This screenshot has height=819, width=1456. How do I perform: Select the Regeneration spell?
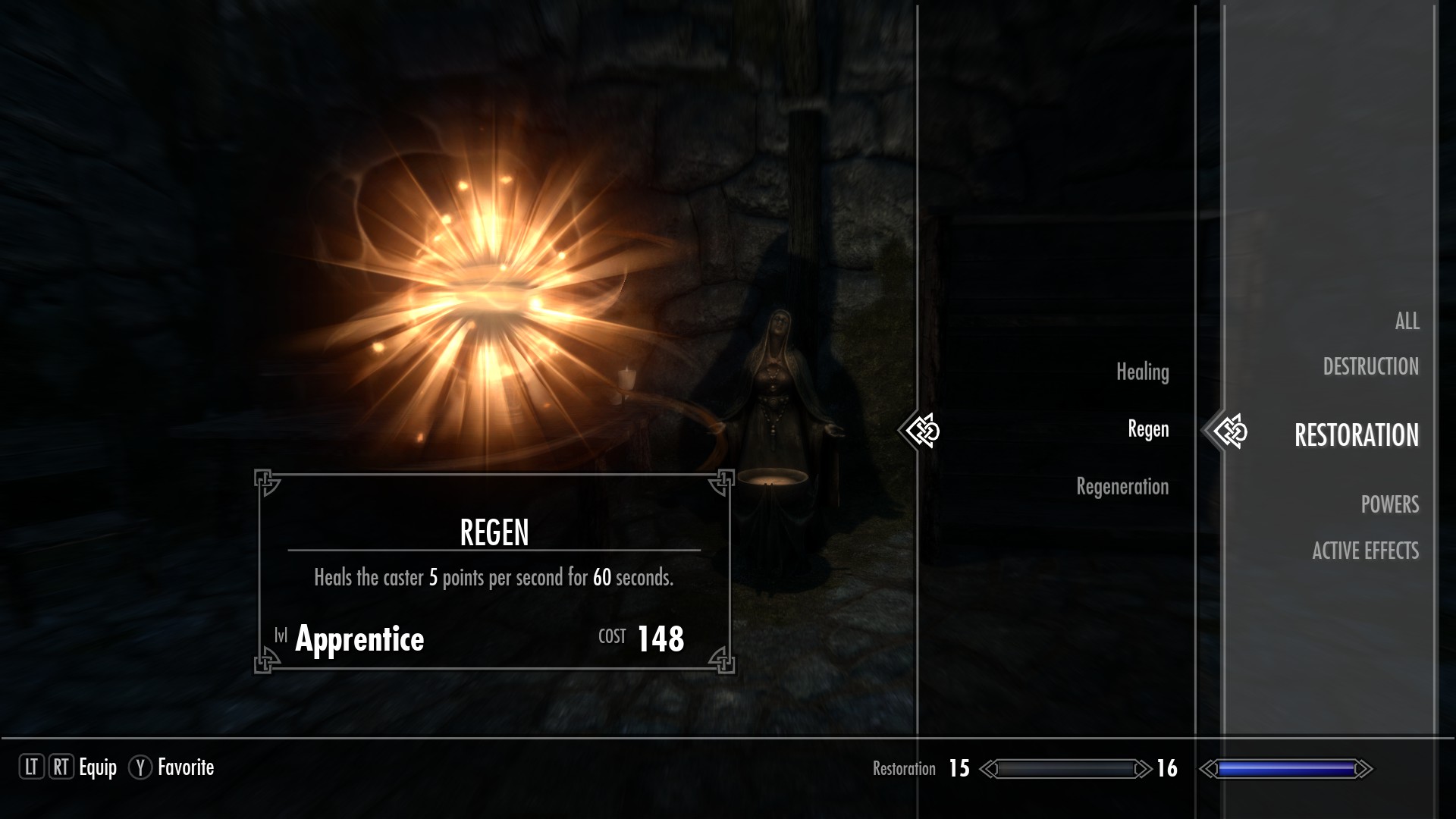1122,486
